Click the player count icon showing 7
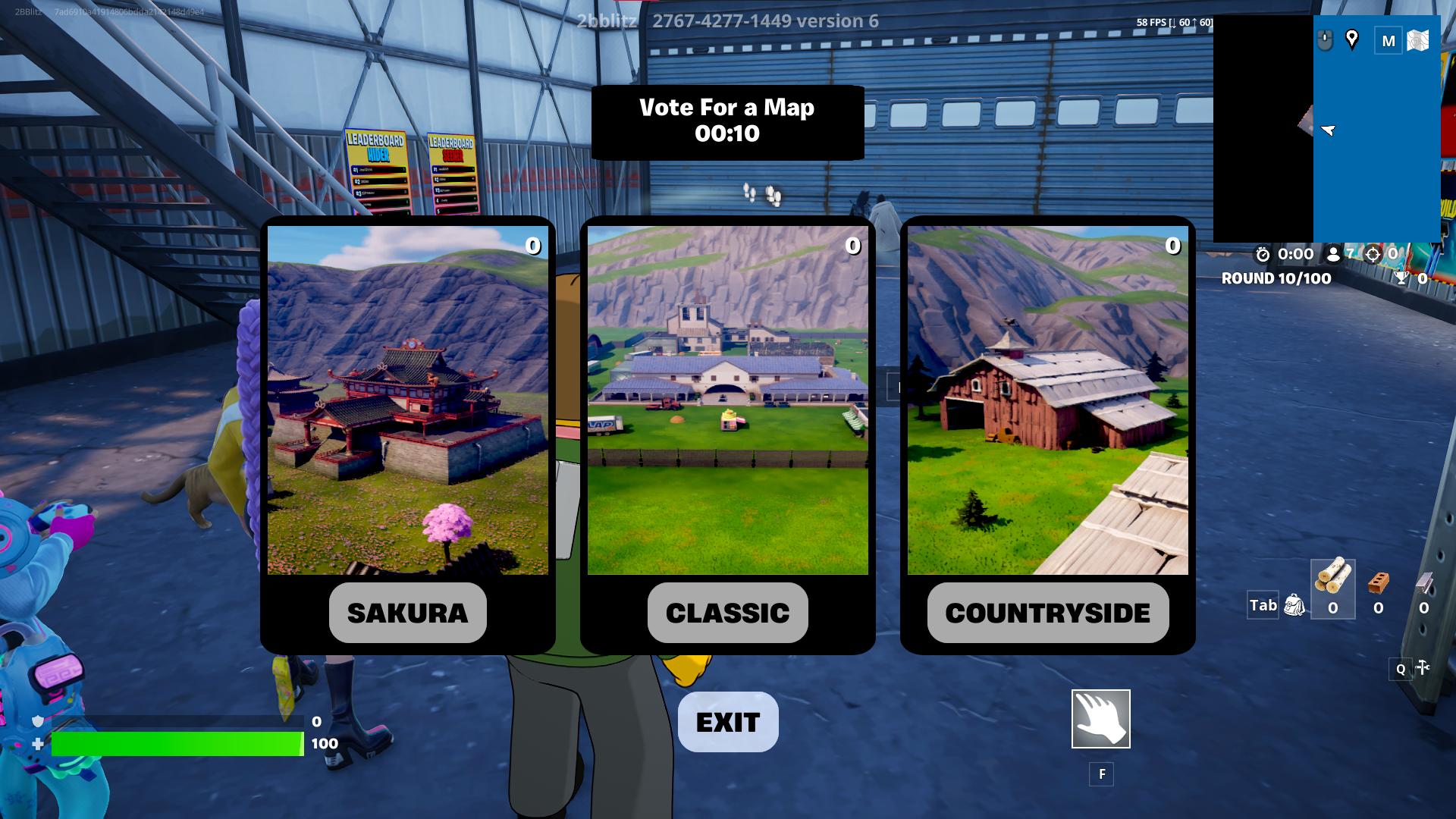Image resolution: width=1456 pixels, height=819 pixels. (1333, 255)
